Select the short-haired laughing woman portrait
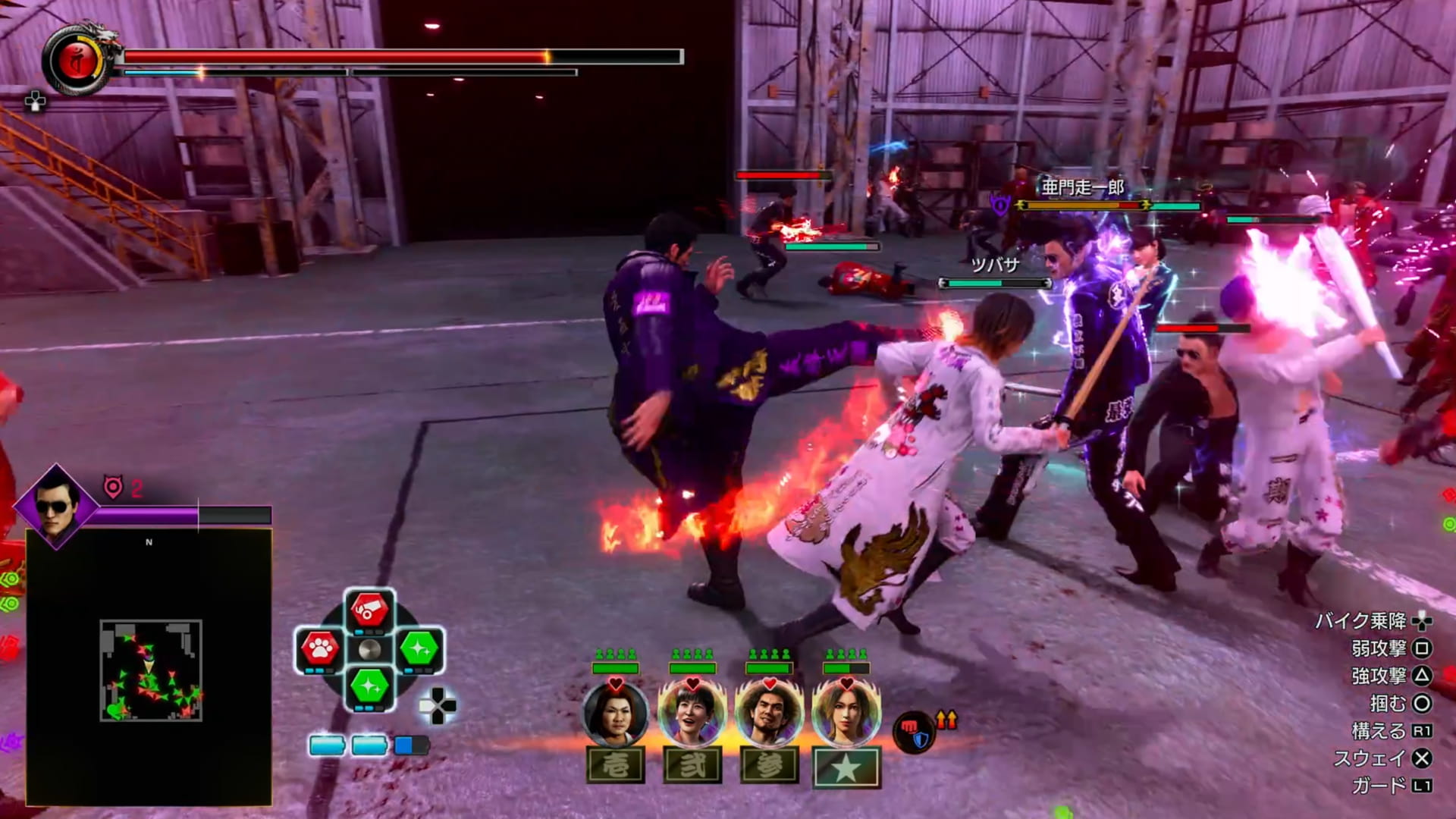The width and height of the screenshot is (1456, 819). [x=692, y=714]
